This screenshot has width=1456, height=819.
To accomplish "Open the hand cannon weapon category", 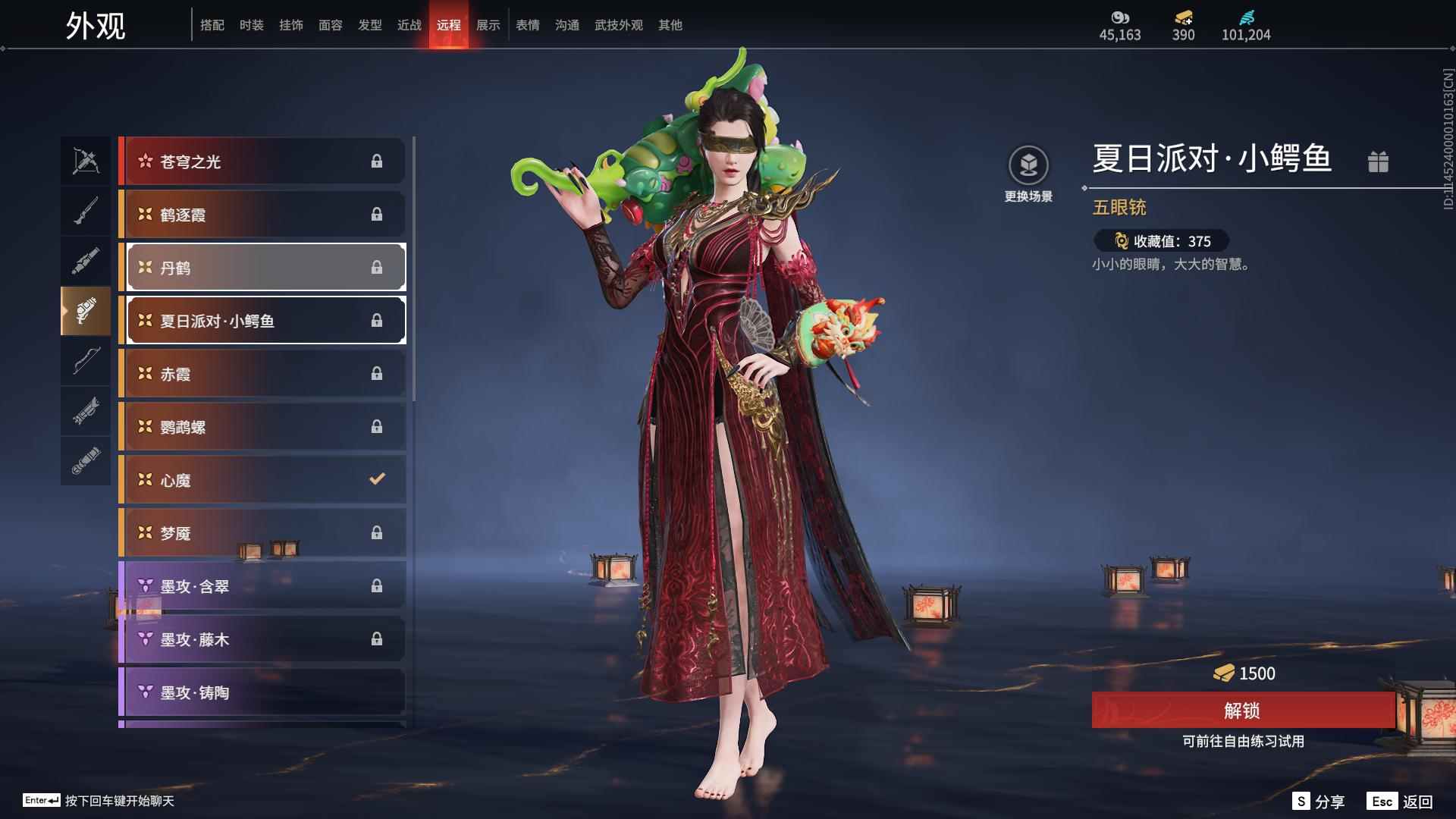I will coord(86,259).
